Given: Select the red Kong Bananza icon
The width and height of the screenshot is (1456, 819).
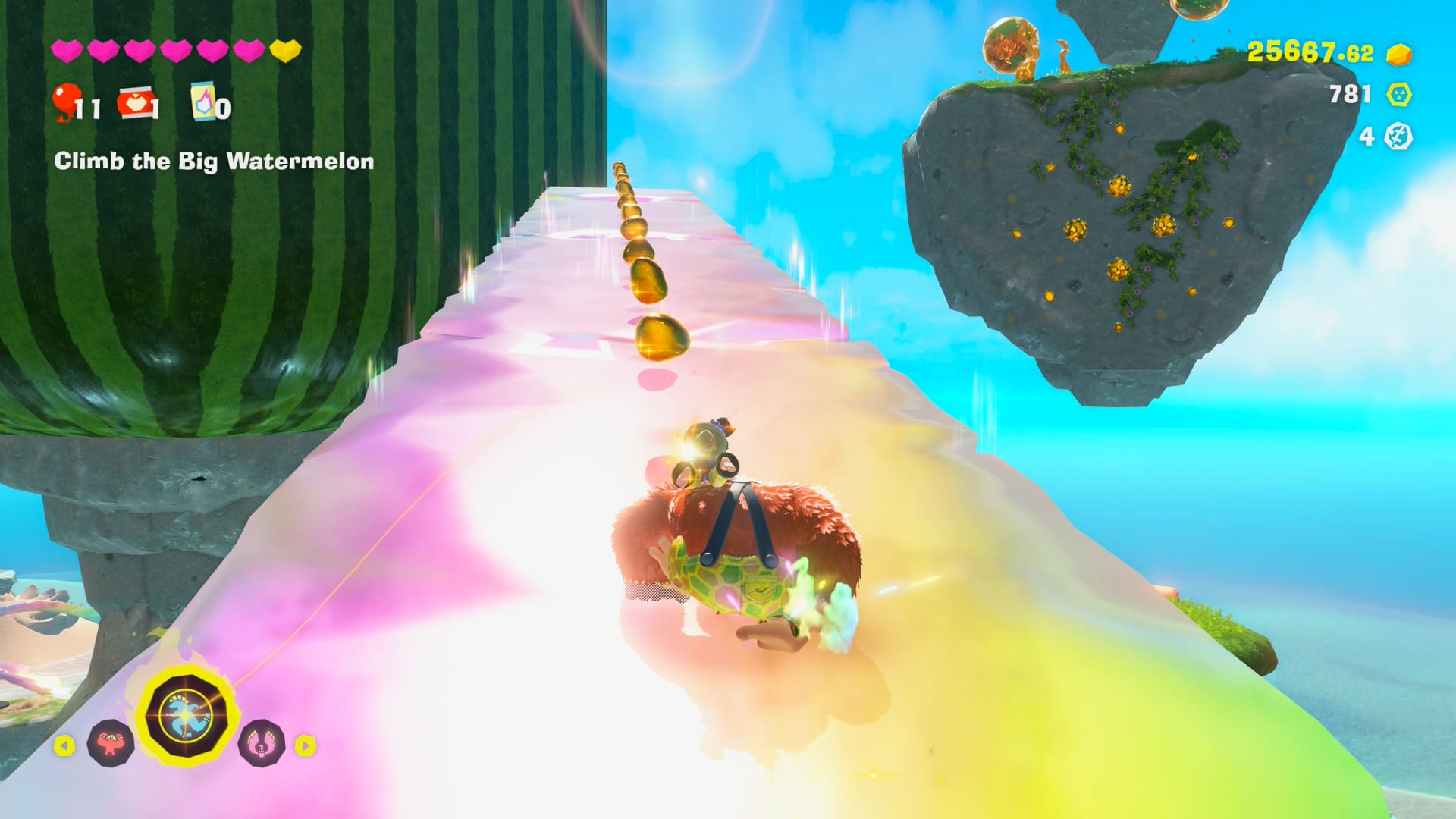Looking at the screenshot, I should coord(111,744).
